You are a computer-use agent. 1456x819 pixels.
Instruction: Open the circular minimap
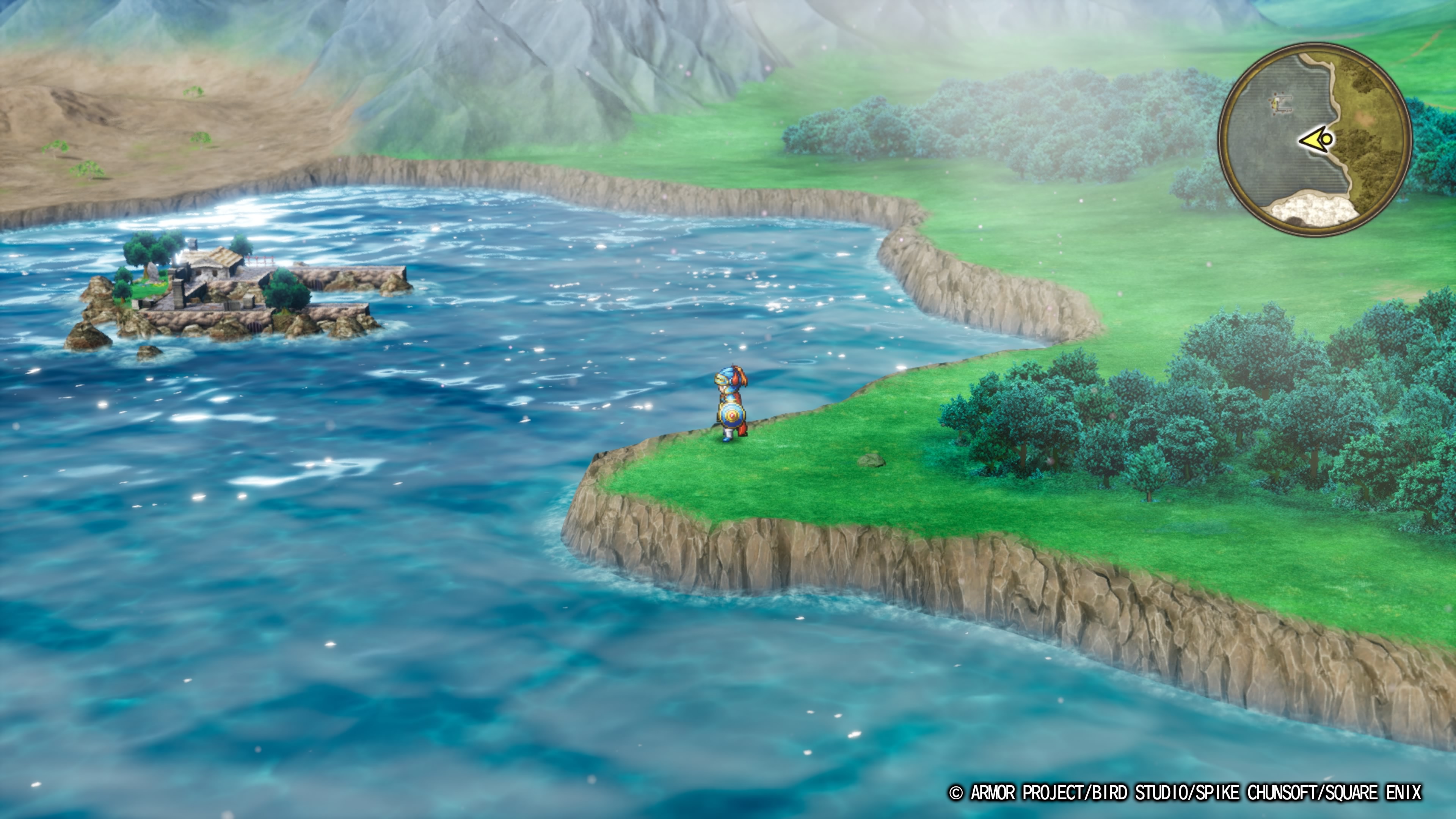pyautogui.click(x=1315, y=141)
